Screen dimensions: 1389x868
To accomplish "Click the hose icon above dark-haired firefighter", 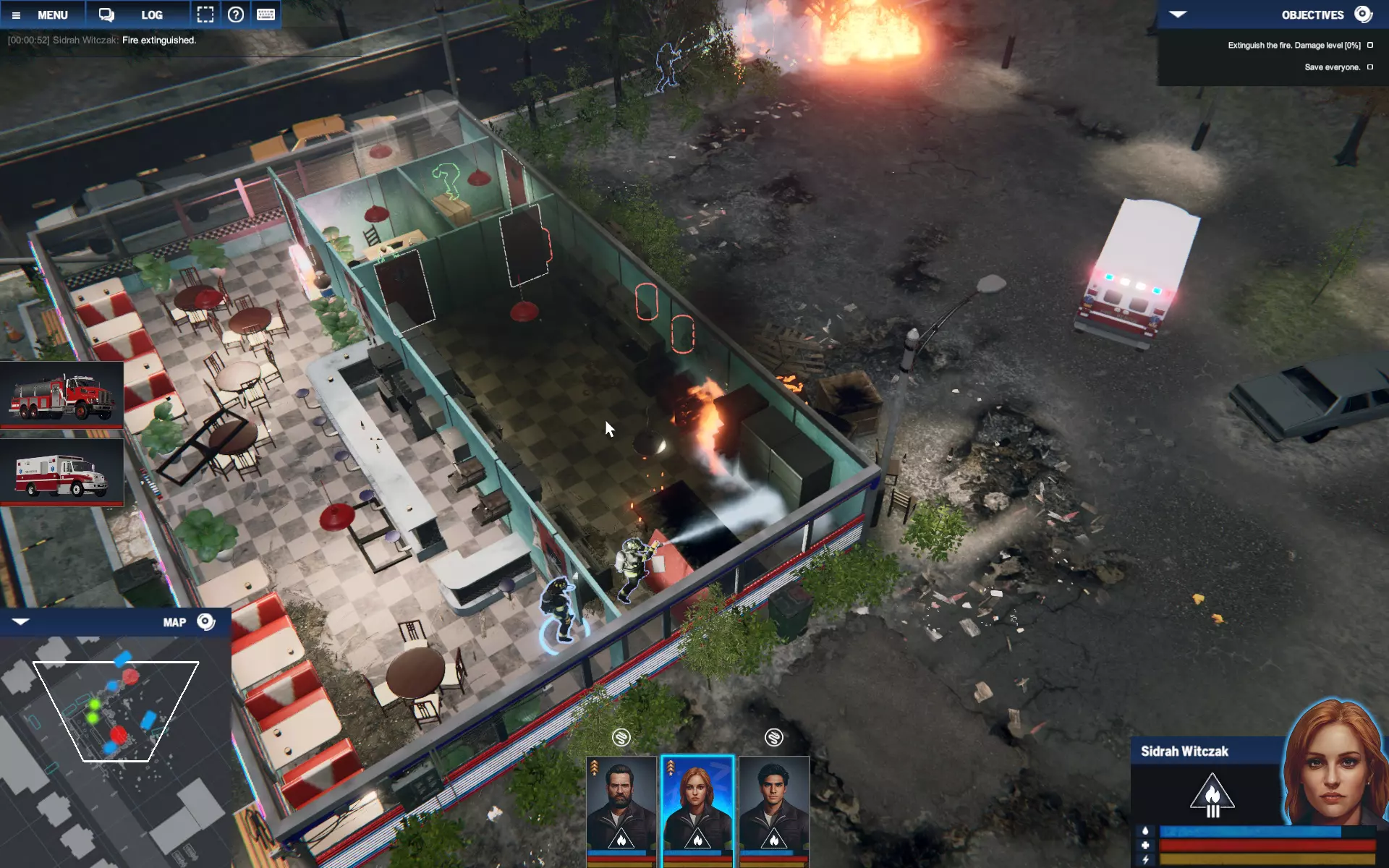I will (774, 737).
